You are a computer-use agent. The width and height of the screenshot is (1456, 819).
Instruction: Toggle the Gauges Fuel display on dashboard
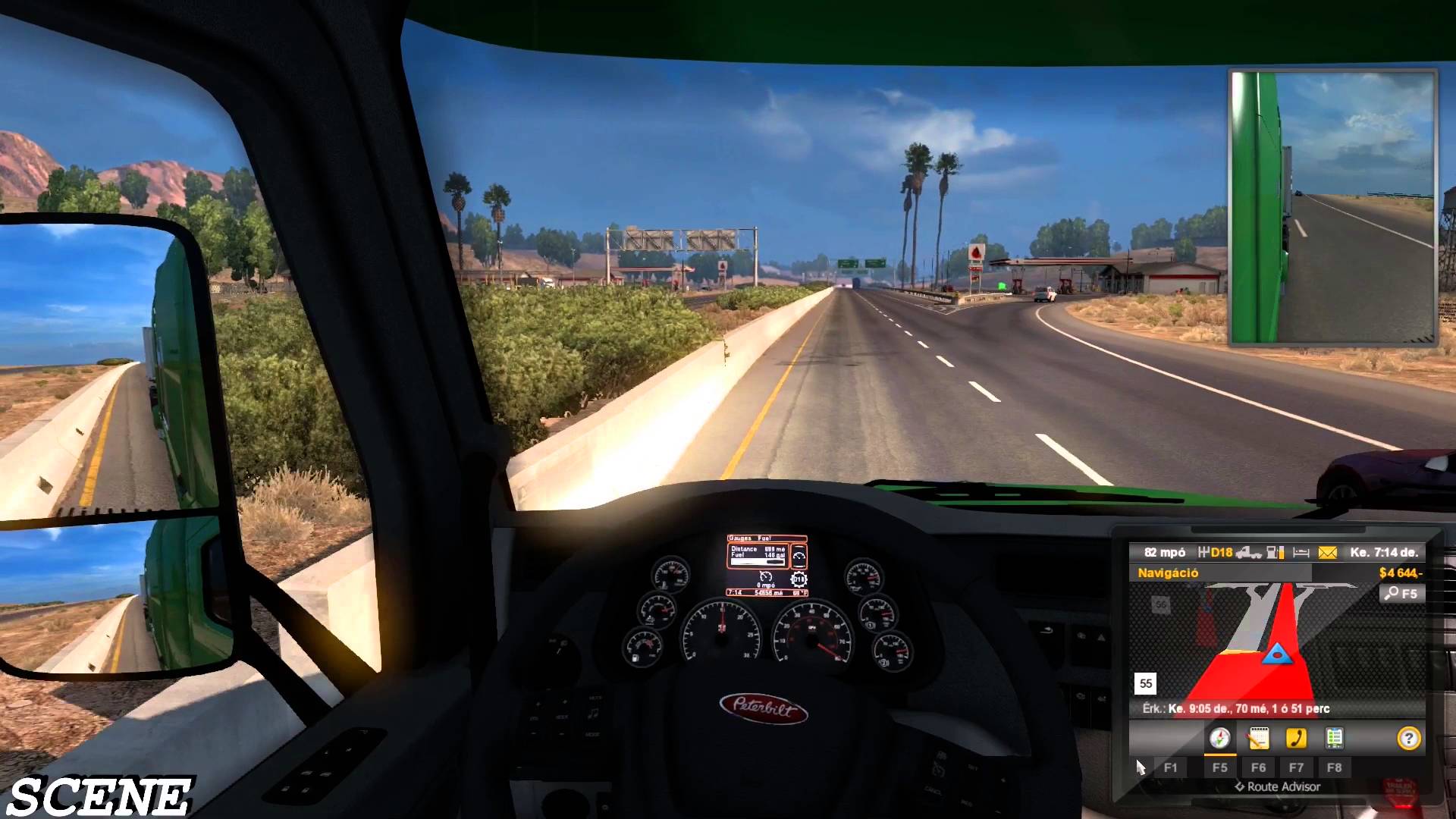750,538
